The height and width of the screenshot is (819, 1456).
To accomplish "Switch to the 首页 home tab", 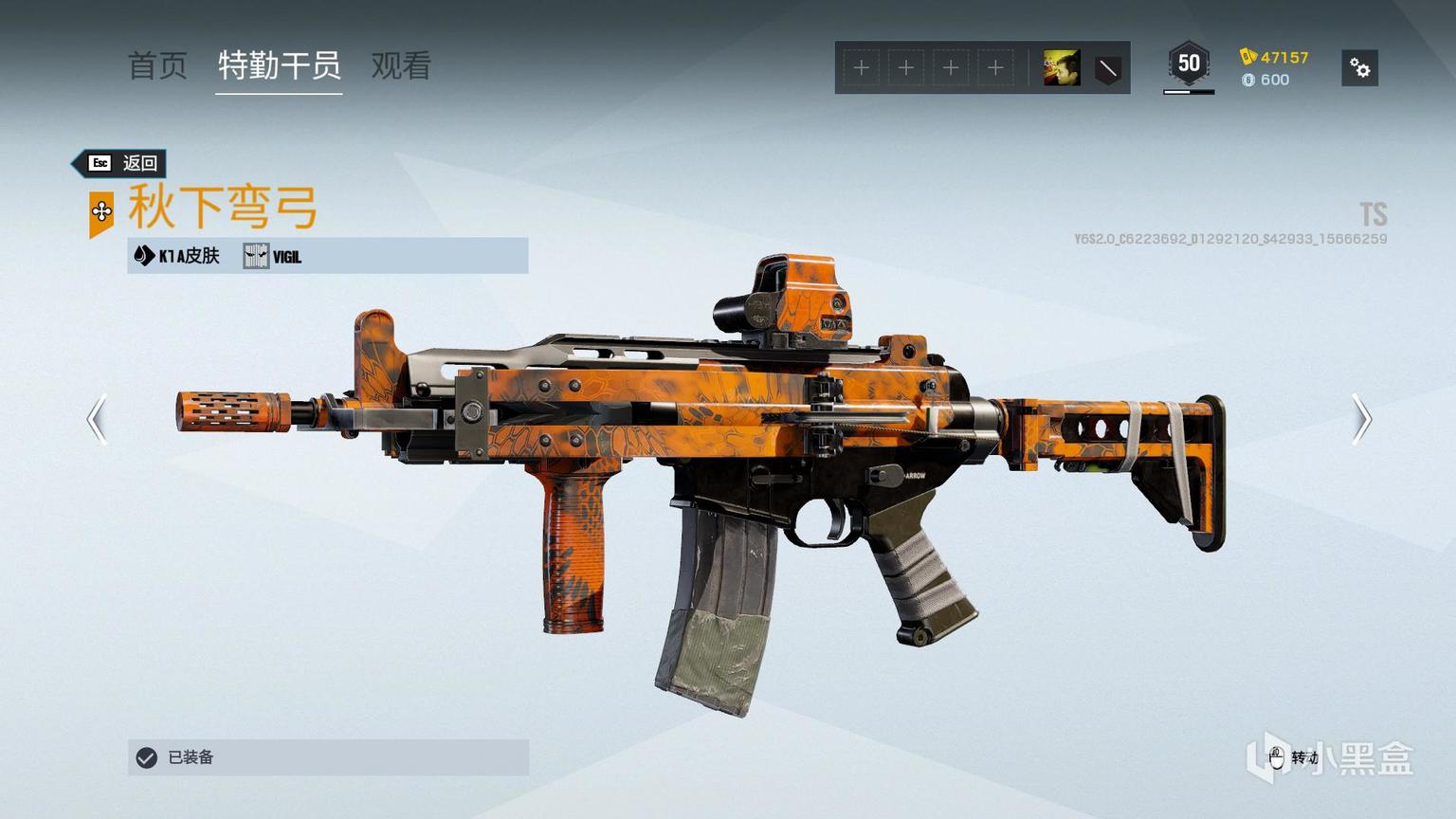I will 157,65.
